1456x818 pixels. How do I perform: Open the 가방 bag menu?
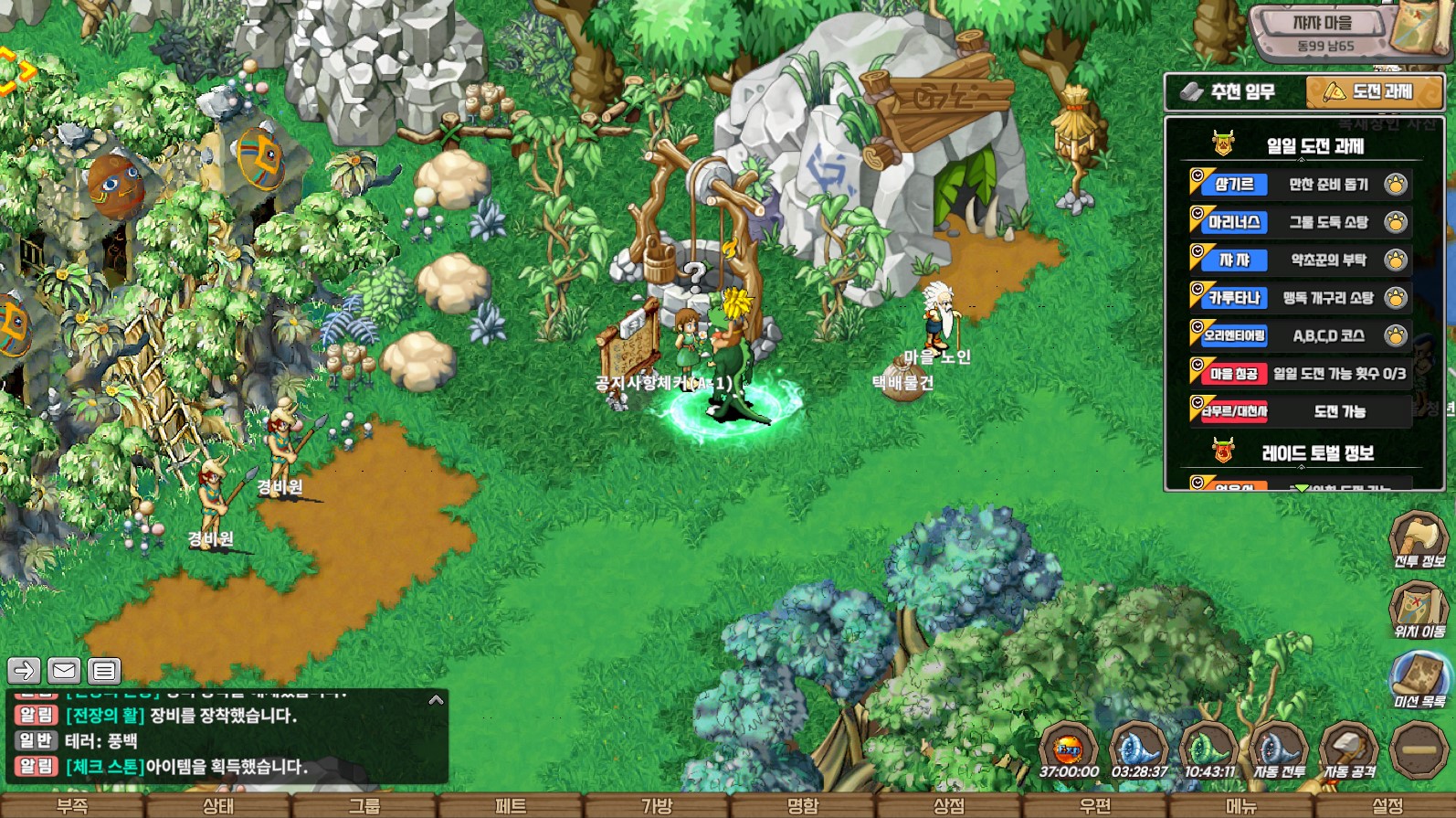coord(656,806)
